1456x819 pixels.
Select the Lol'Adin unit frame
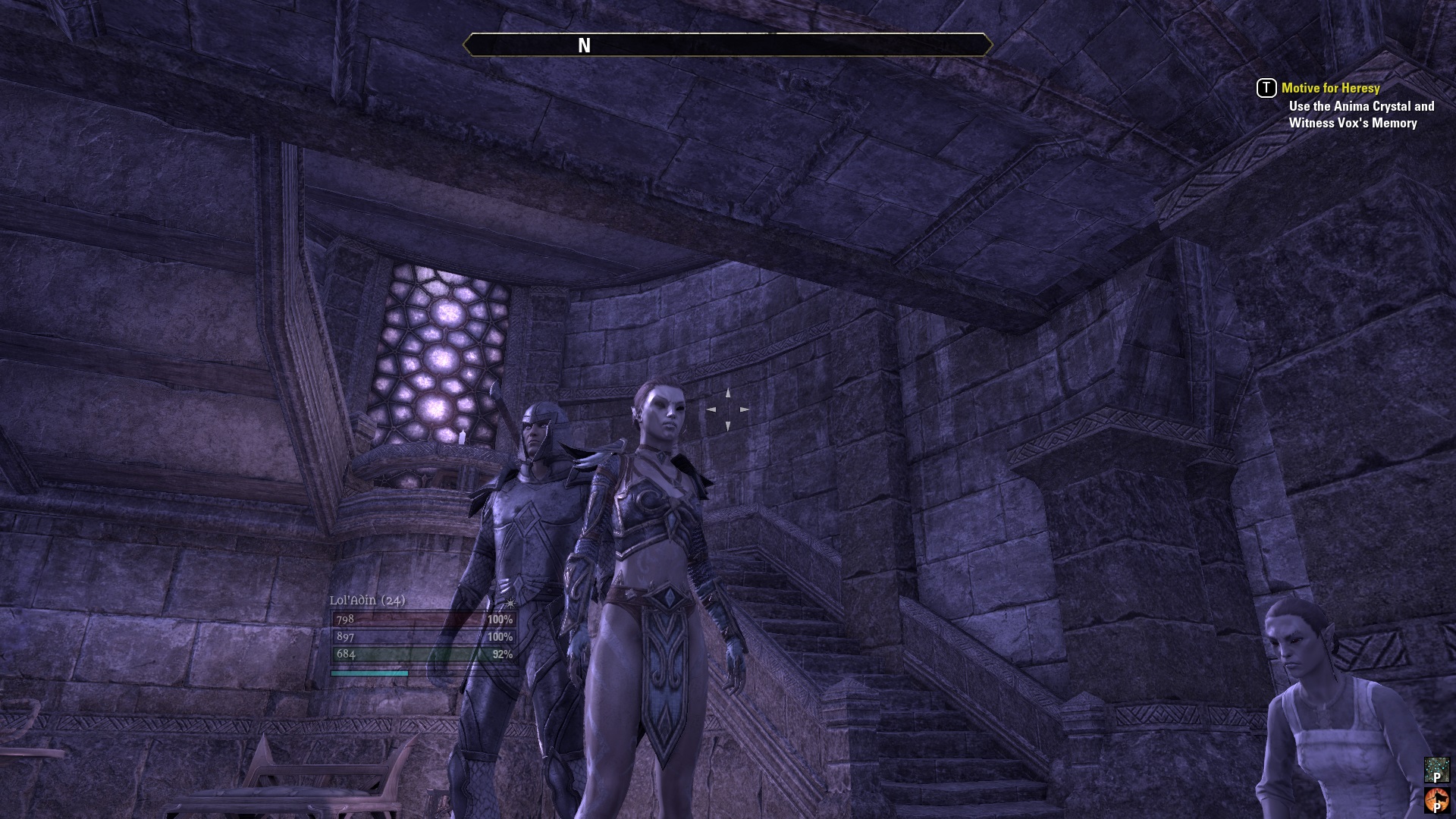tap(424, 636)
